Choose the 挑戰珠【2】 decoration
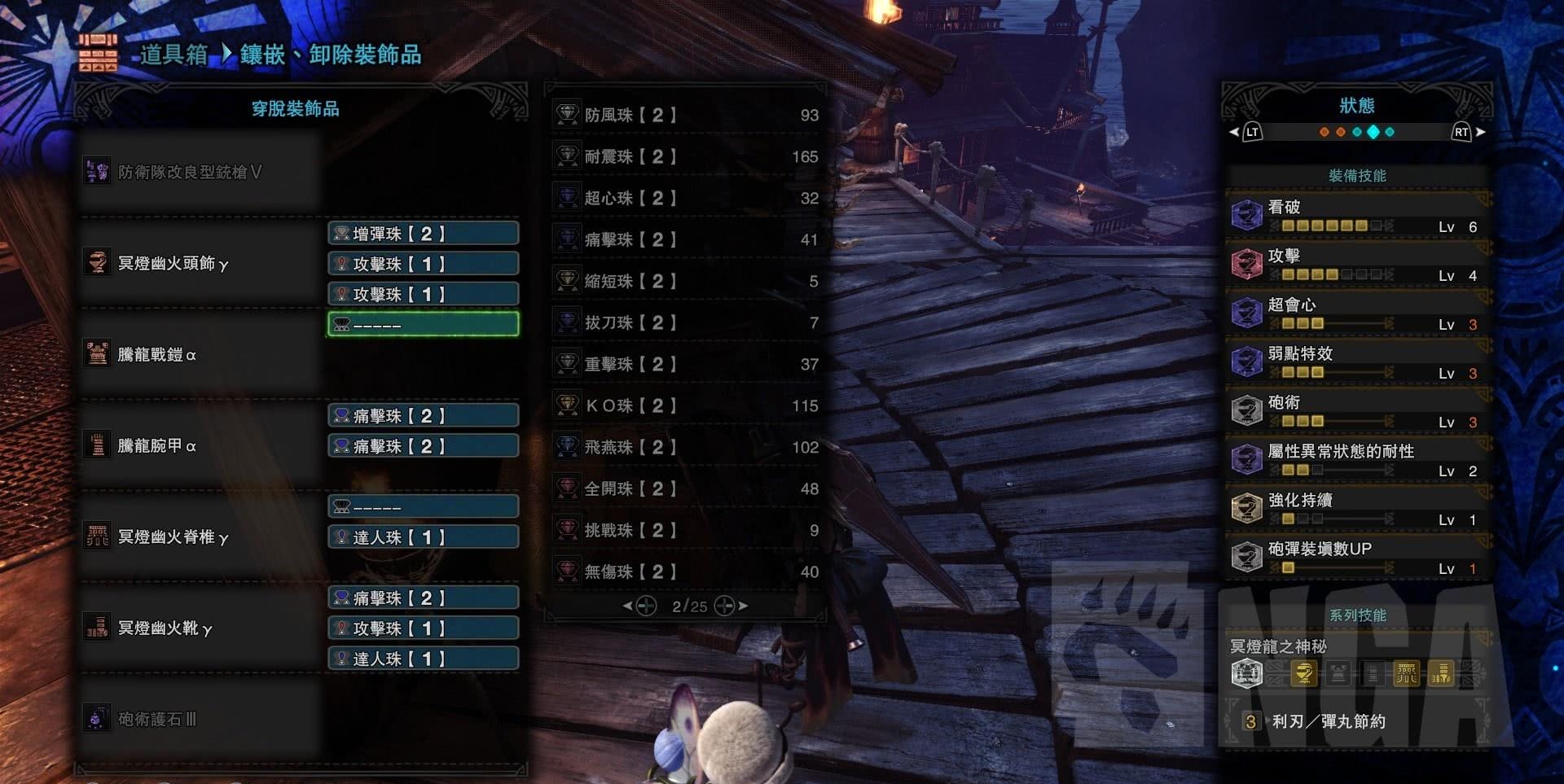Image resolution: width=1564 pixels, height=784 pixels. 686,531
